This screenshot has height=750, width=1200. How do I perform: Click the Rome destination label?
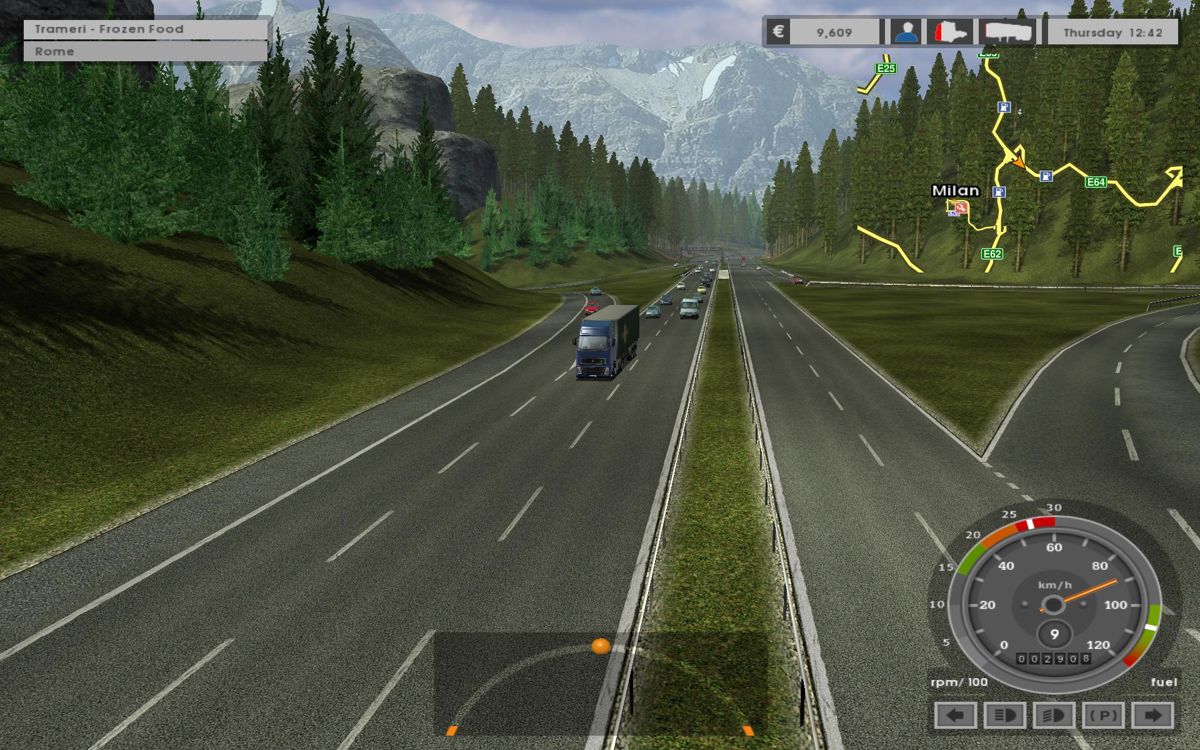click(146, 51)
